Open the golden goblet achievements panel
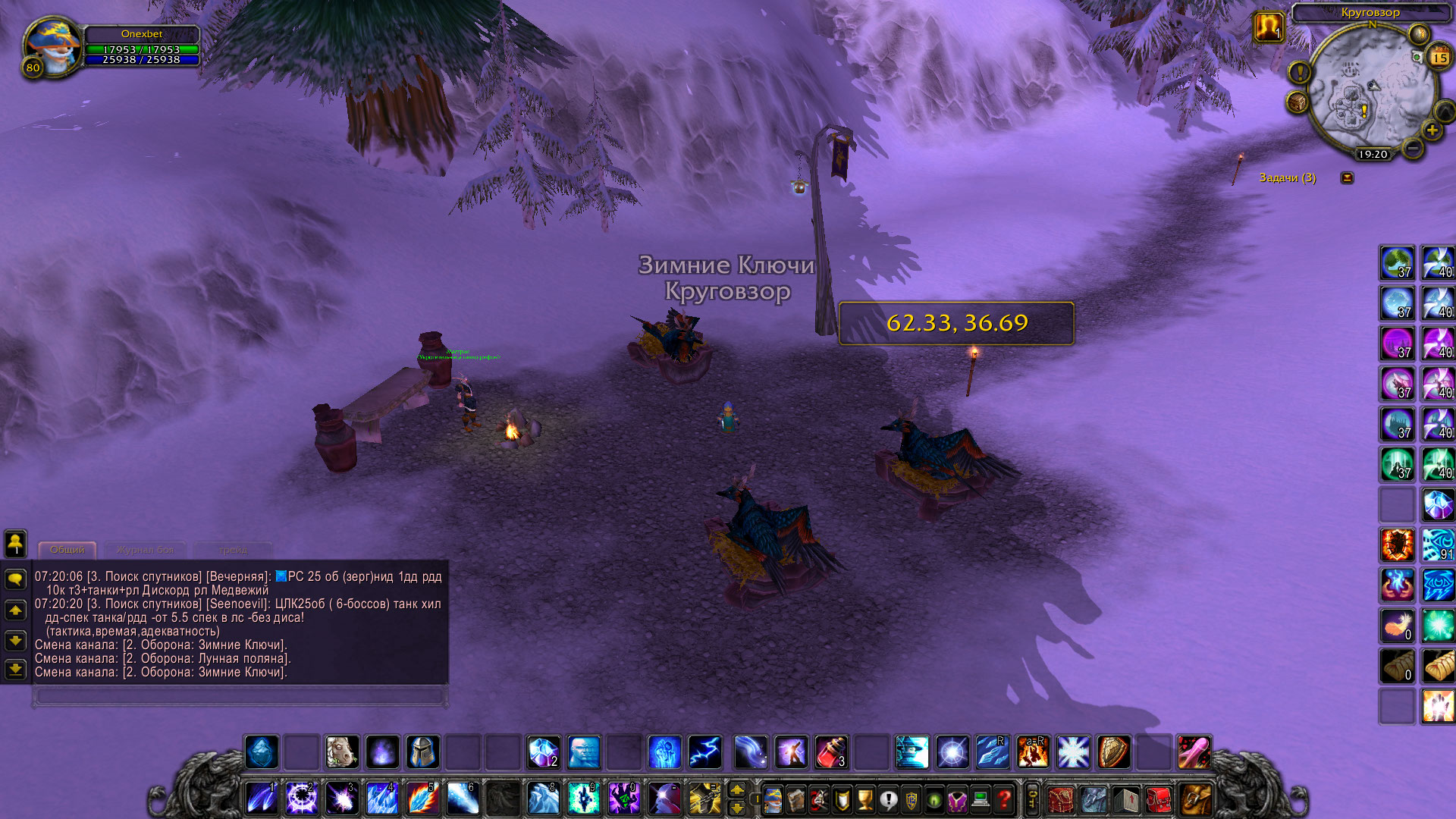1456x819 pixels. [x=865, y=799]
